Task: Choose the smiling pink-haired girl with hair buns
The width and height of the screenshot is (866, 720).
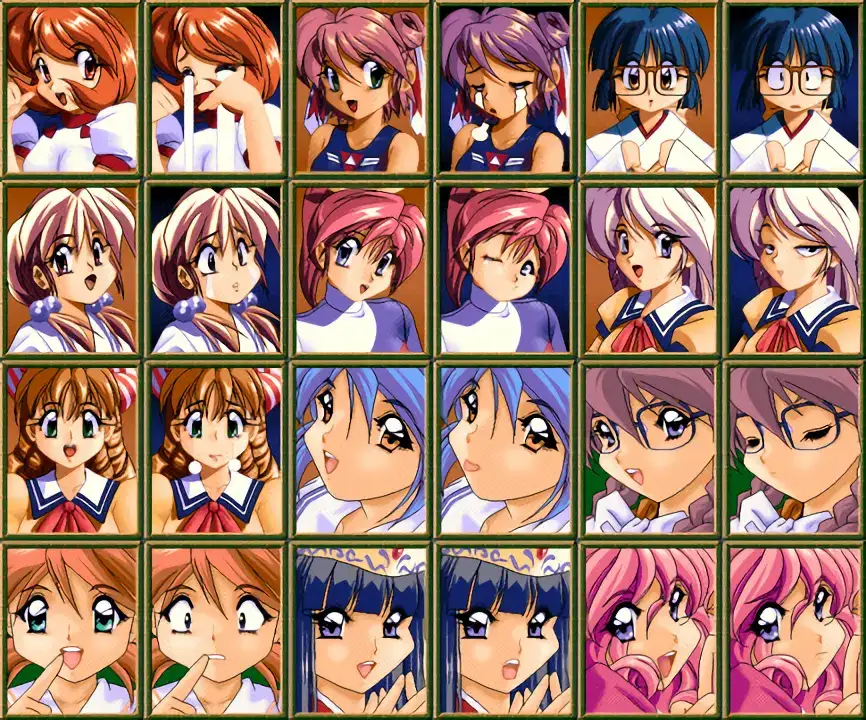Action: pos(361,88)
